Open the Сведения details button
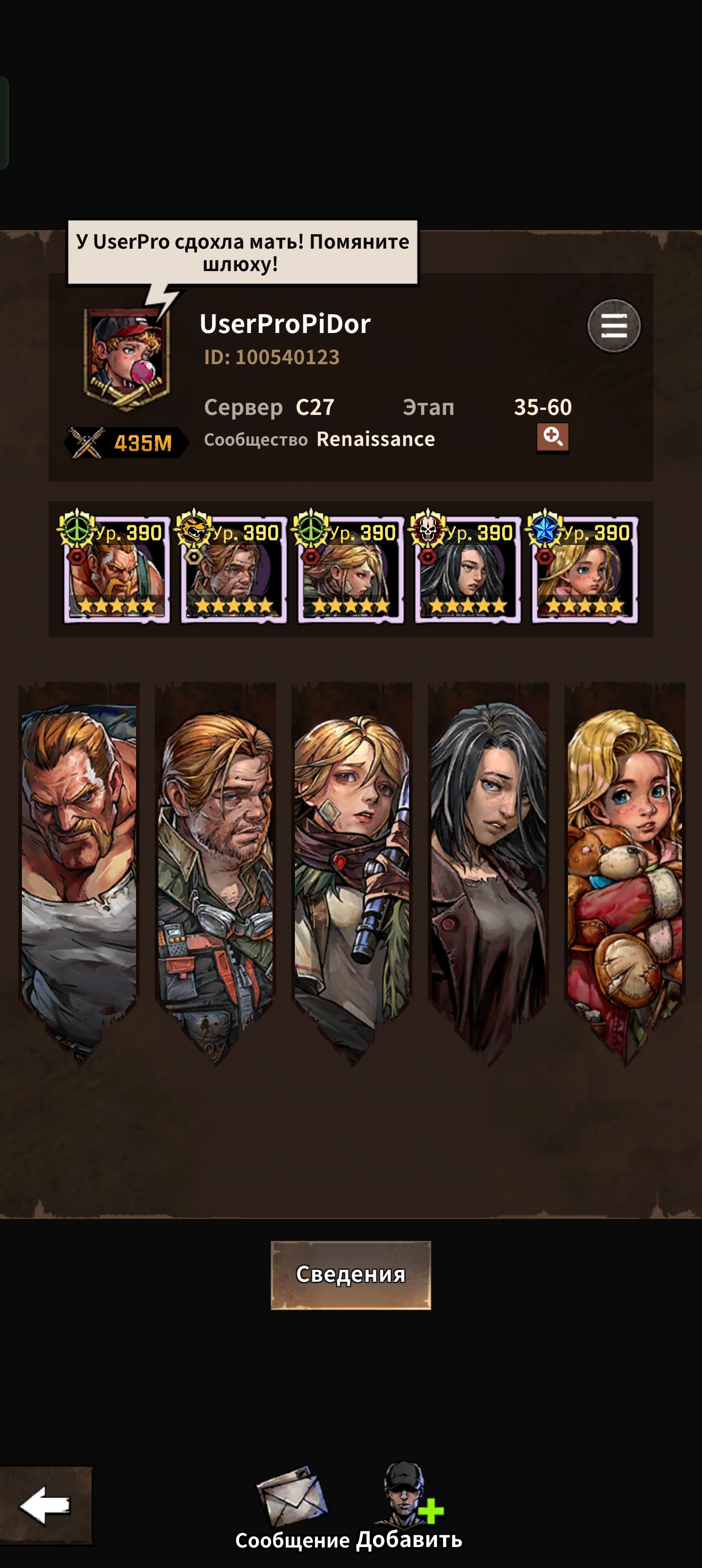 [351, 1274]
